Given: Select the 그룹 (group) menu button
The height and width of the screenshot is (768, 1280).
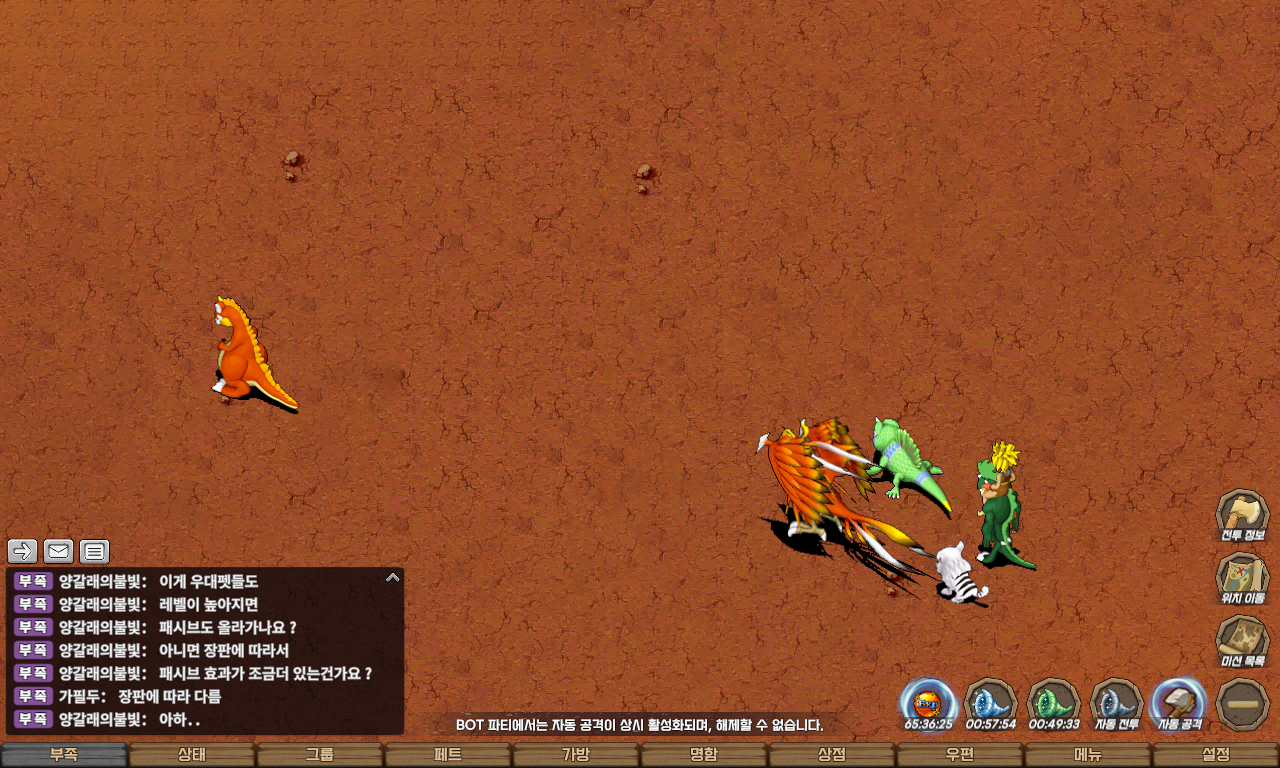Looking at the screenshot, I should tap(320, 755).
